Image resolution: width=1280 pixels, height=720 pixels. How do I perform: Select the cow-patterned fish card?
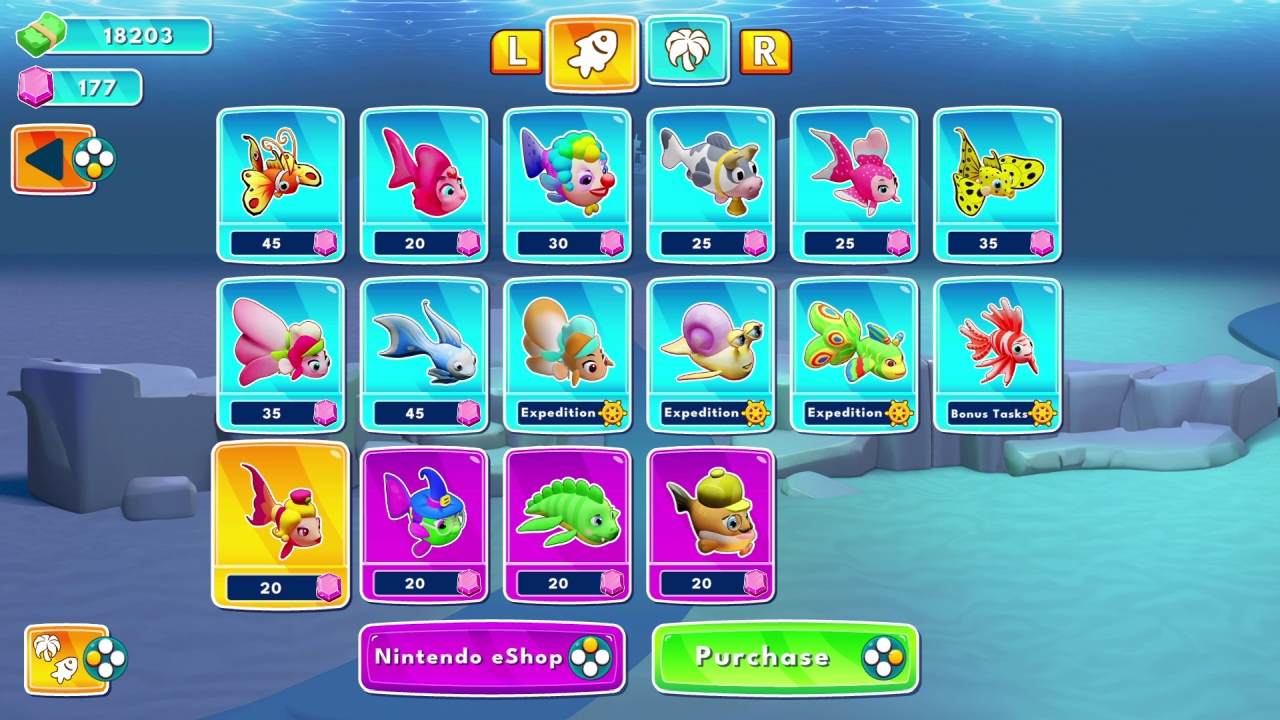(710, 183)
